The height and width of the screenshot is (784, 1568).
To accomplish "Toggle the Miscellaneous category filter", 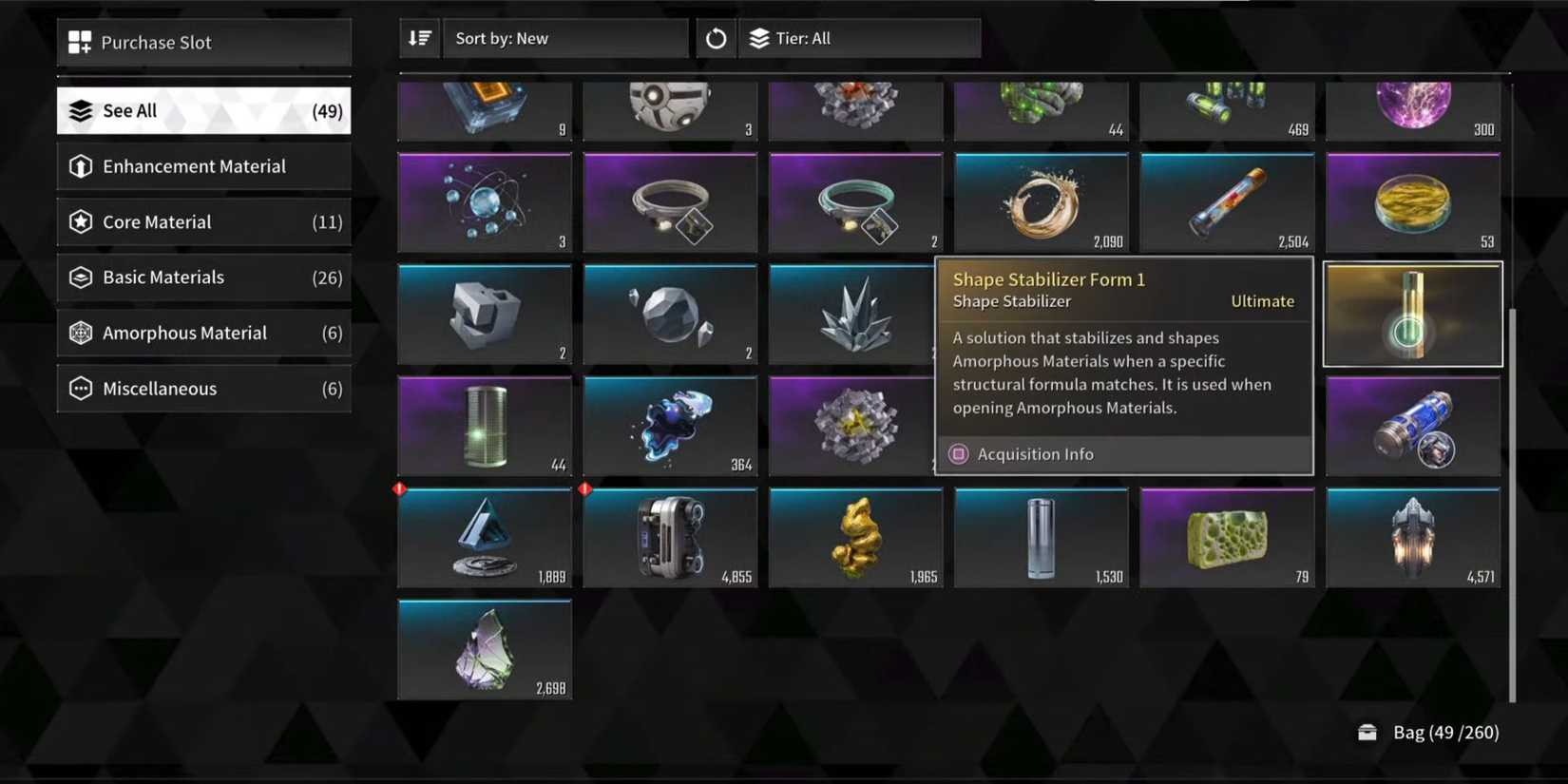I will pos(203,388).
